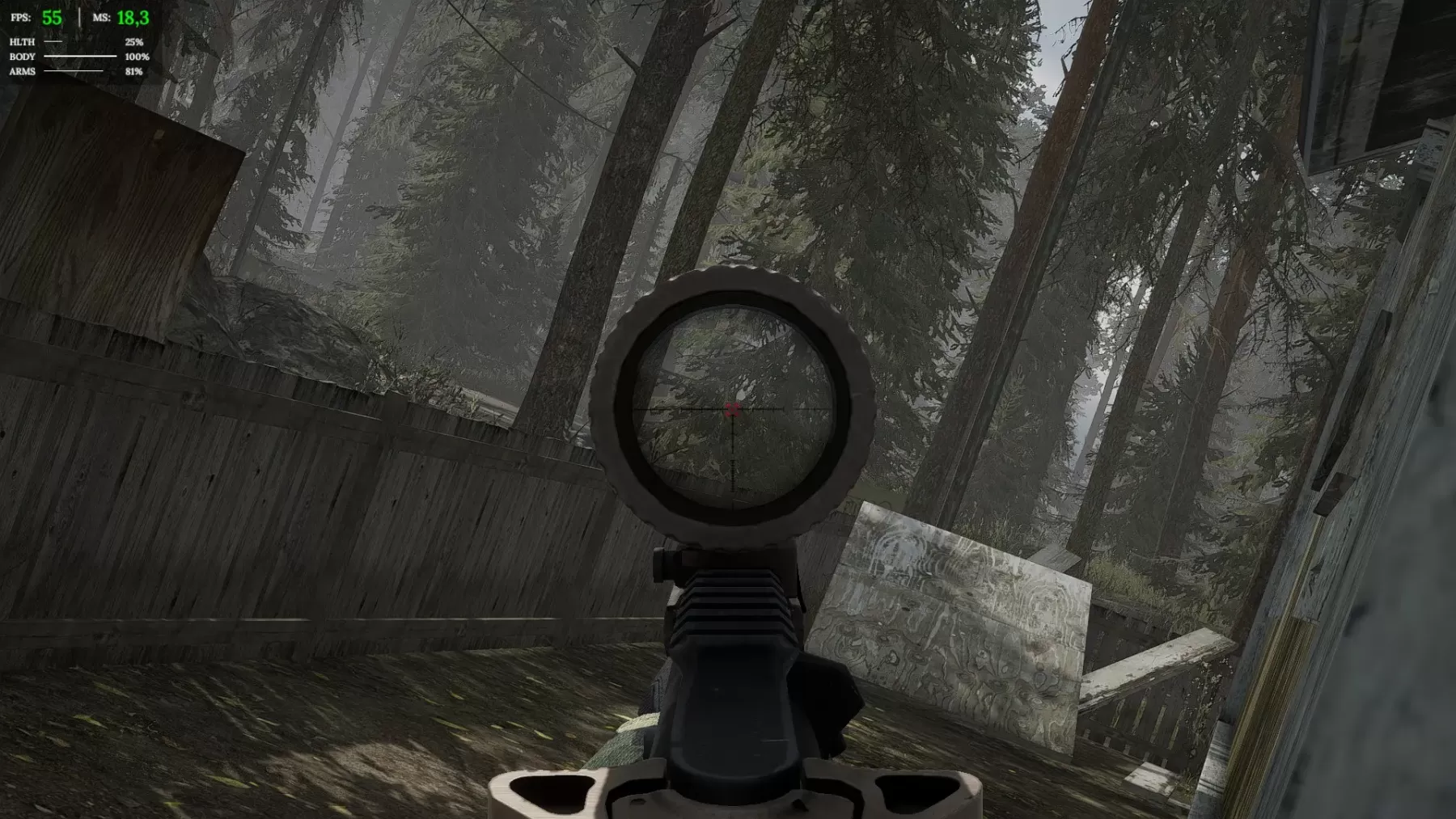The image size is (1456, 819).
Task: Click the ARMS bar at 81 percent
Action: click(73, 73)
